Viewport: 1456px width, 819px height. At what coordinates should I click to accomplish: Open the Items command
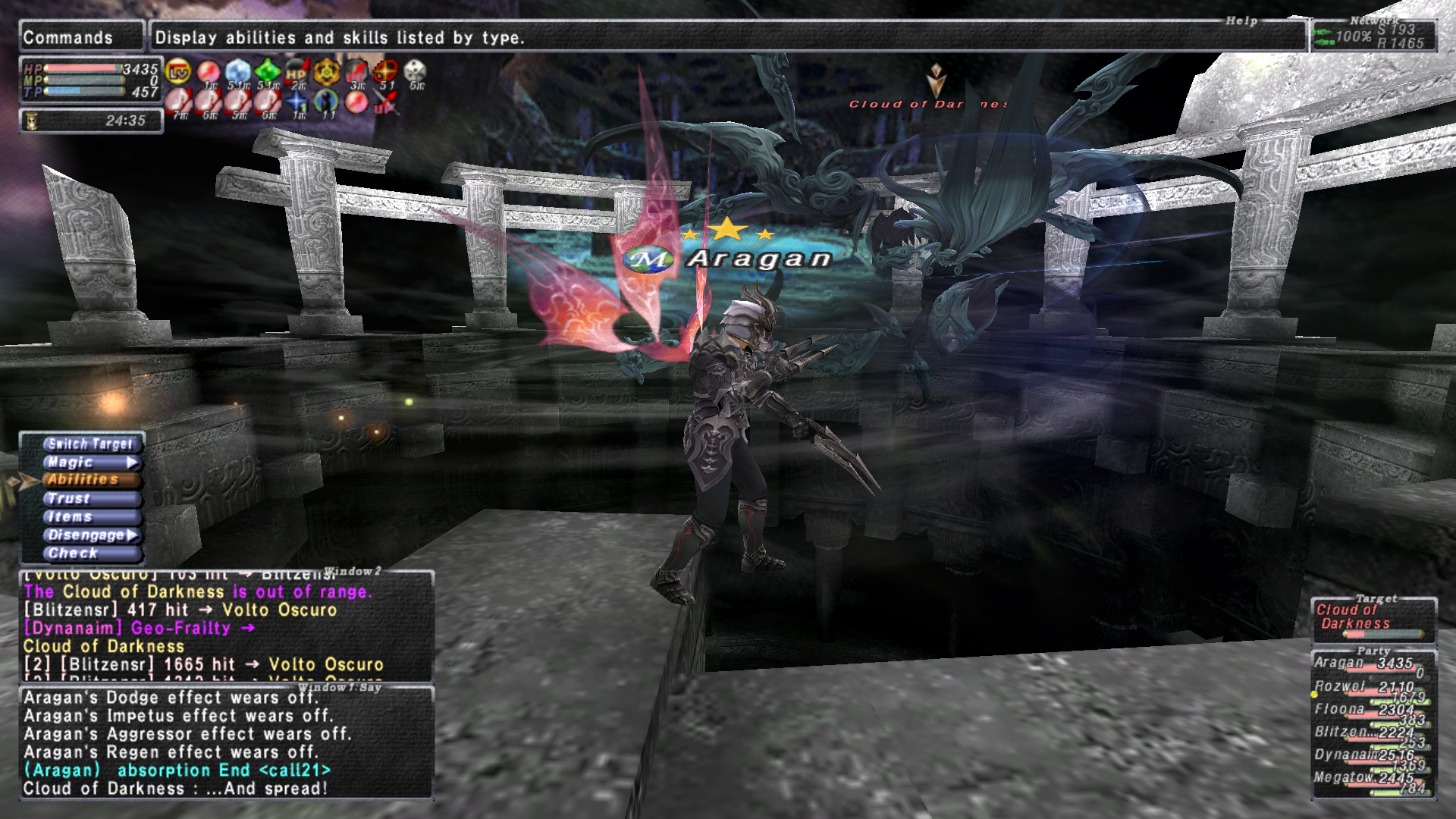click(x=89, y=516)
